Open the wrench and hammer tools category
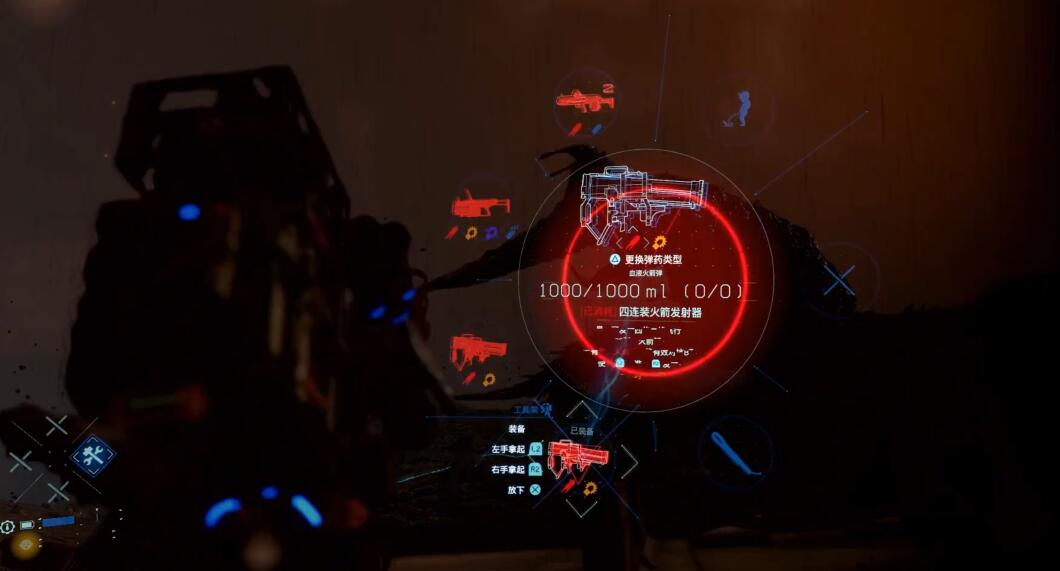The width and height of the screenshot is (1060, 571). click(x=93, y=456)
